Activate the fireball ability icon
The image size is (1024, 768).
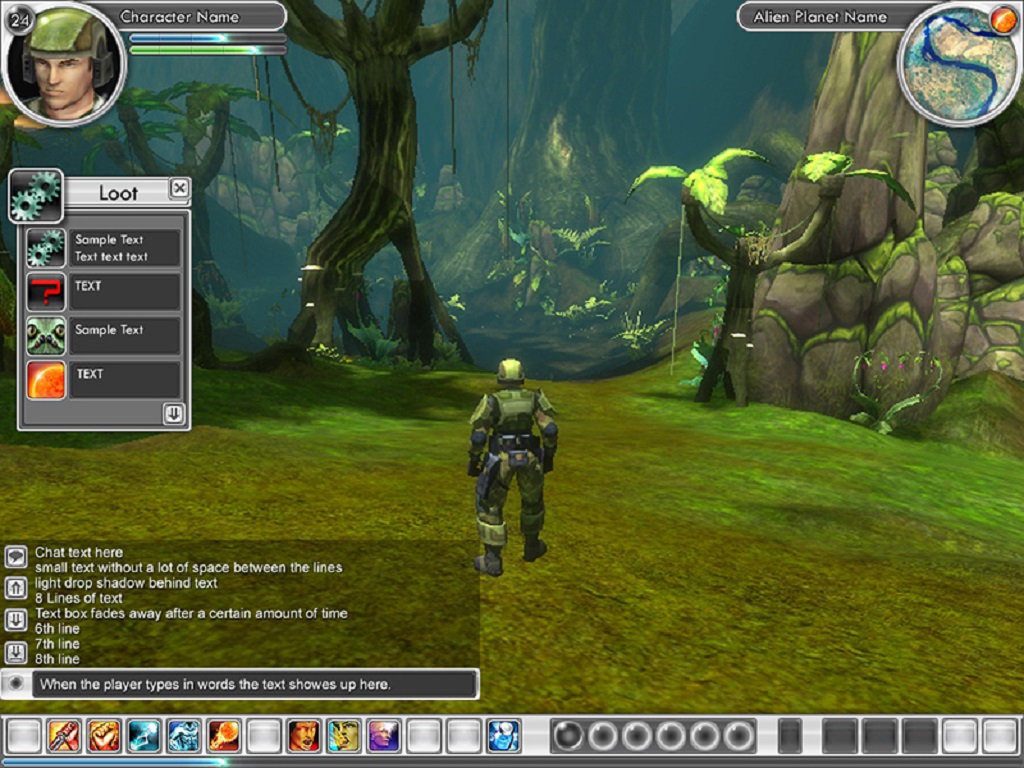click(x=224, y=736)
